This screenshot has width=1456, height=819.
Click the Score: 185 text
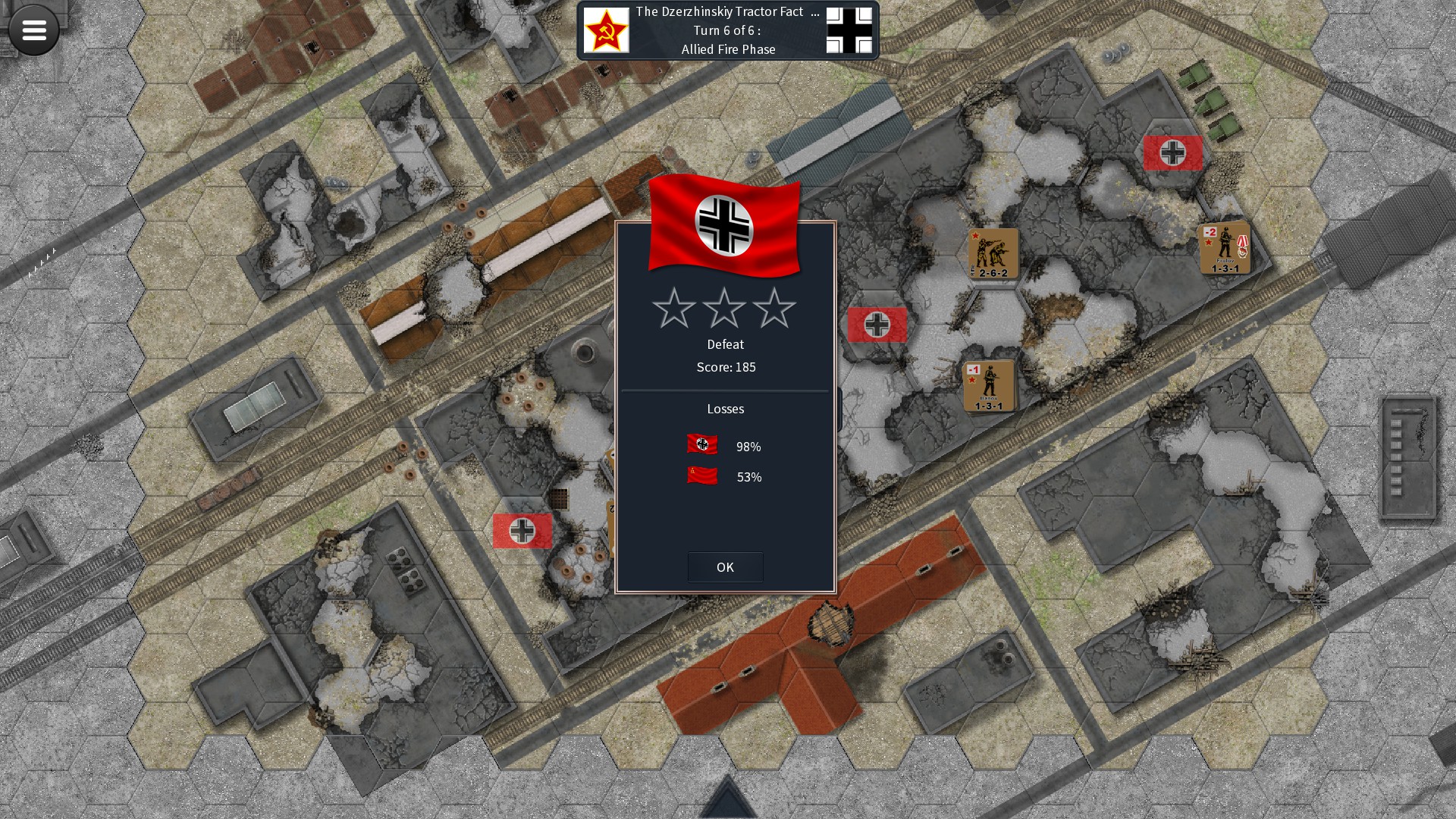pyautogui.click(x=725, y=367)
